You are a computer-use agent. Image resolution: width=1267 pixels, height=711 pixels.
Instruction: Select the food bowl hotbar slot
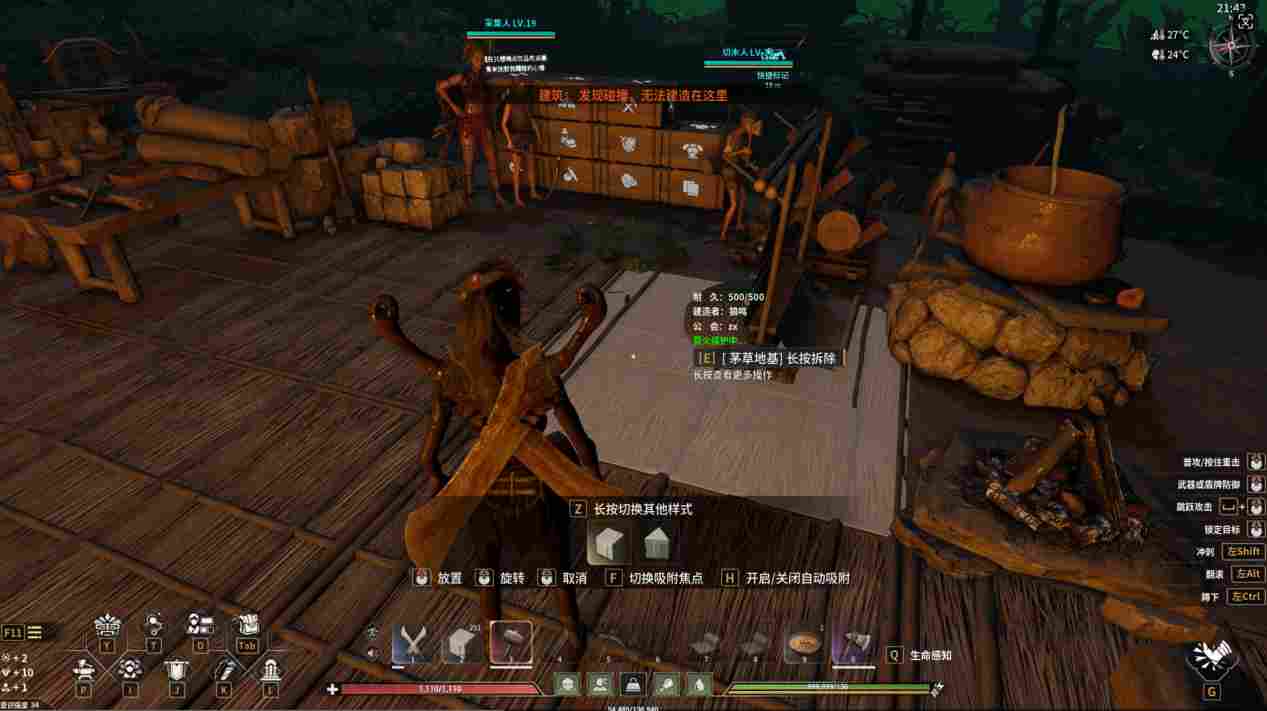[803, 643]
